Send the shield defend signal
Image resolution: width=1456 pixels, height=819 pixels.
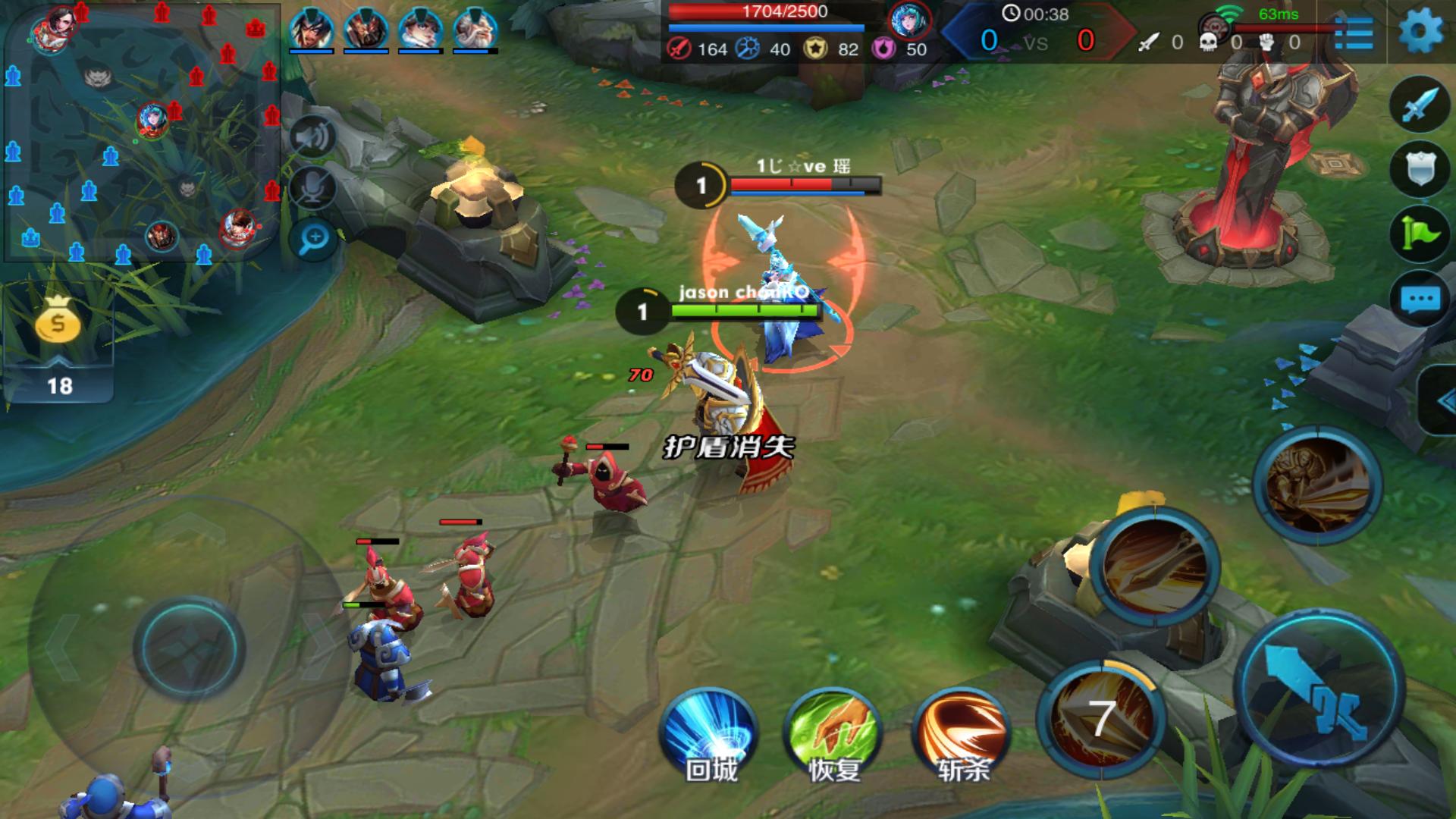click(x=1419, y=168)
